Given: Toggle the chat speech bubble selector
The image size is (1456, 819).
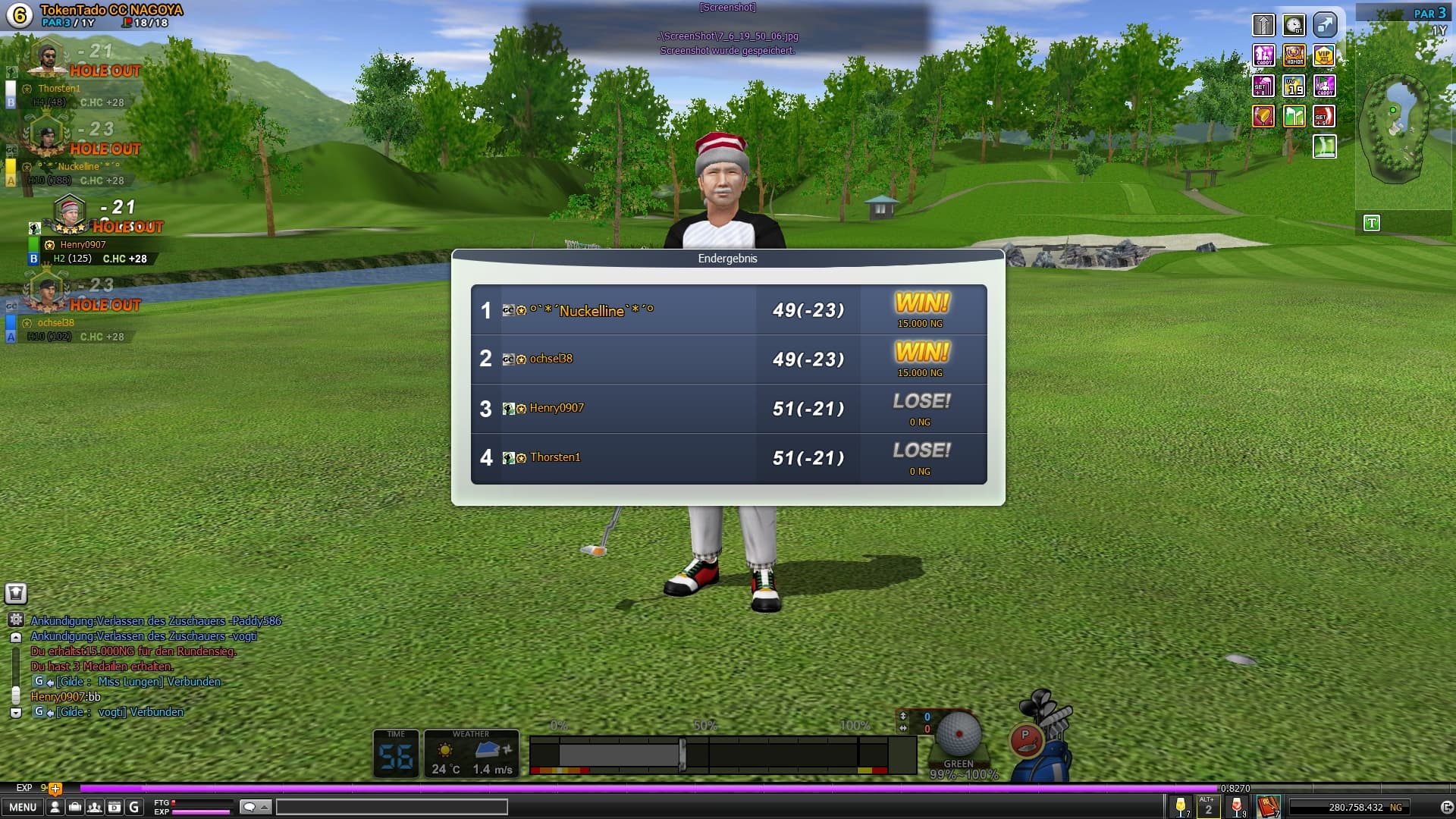Looking at the screenshot, I should (x=255, y=808).
